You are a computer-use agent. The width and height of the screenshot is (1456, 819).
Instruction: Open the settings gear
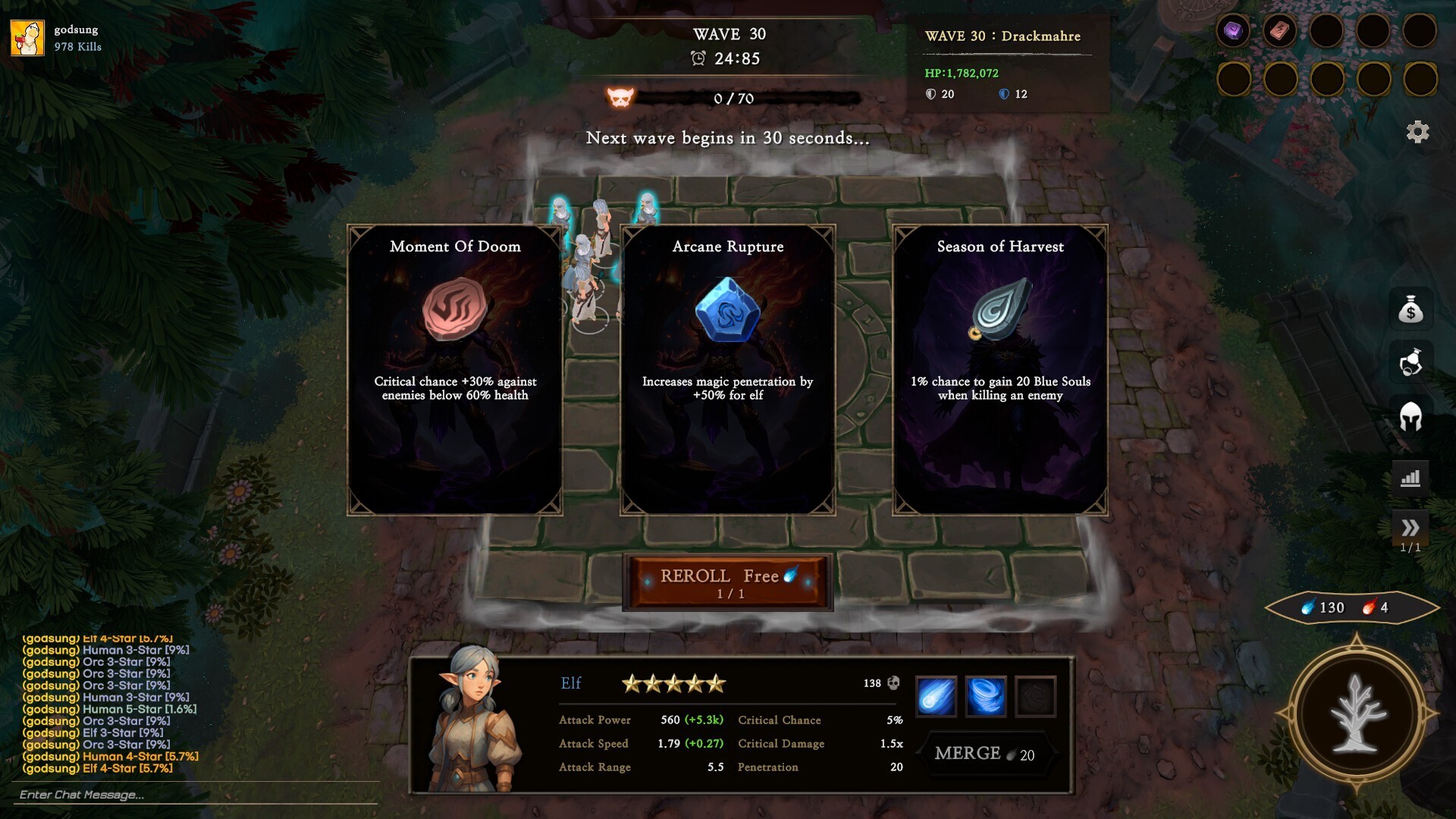click(1417, 132)
